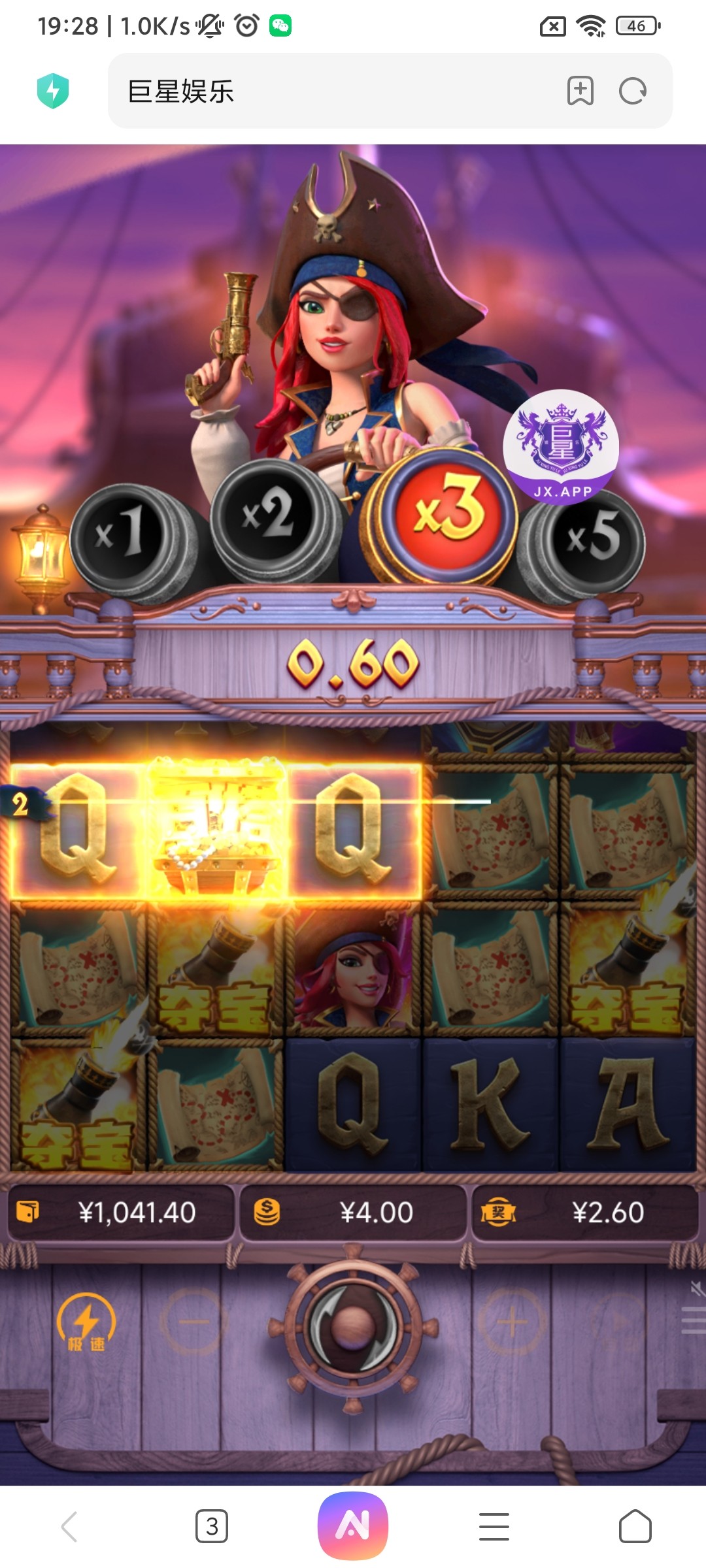Click the 巨星娱乐 address bar
The width and height of the screenshot is (706, 1568).
tap(327, 91)
